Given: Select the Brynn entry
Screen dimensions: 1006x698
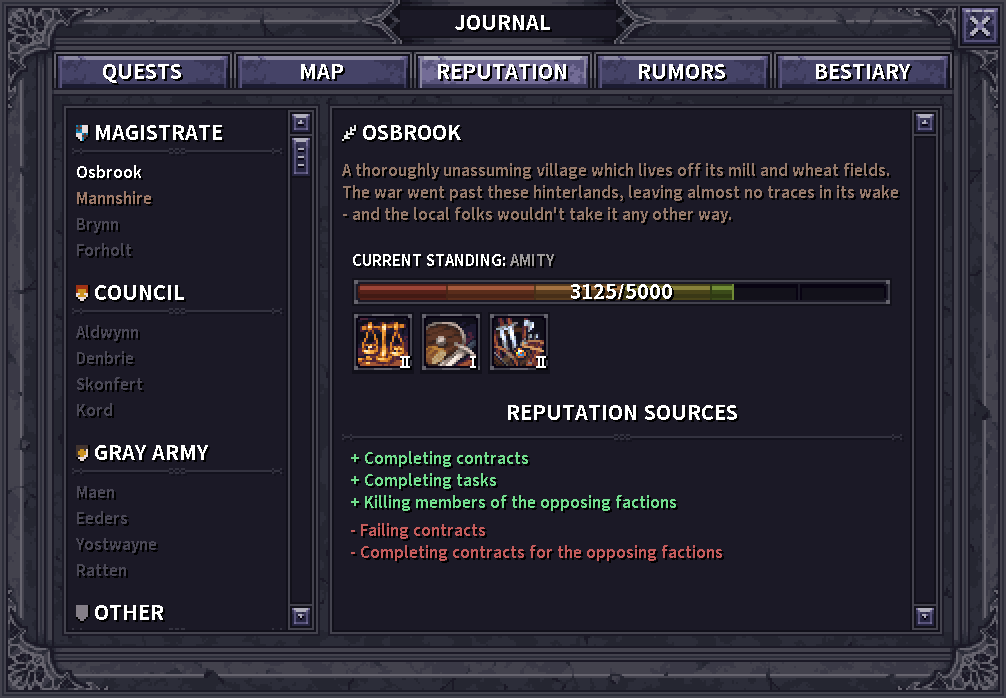Looking at the screenshot, I should pos(98,224).
